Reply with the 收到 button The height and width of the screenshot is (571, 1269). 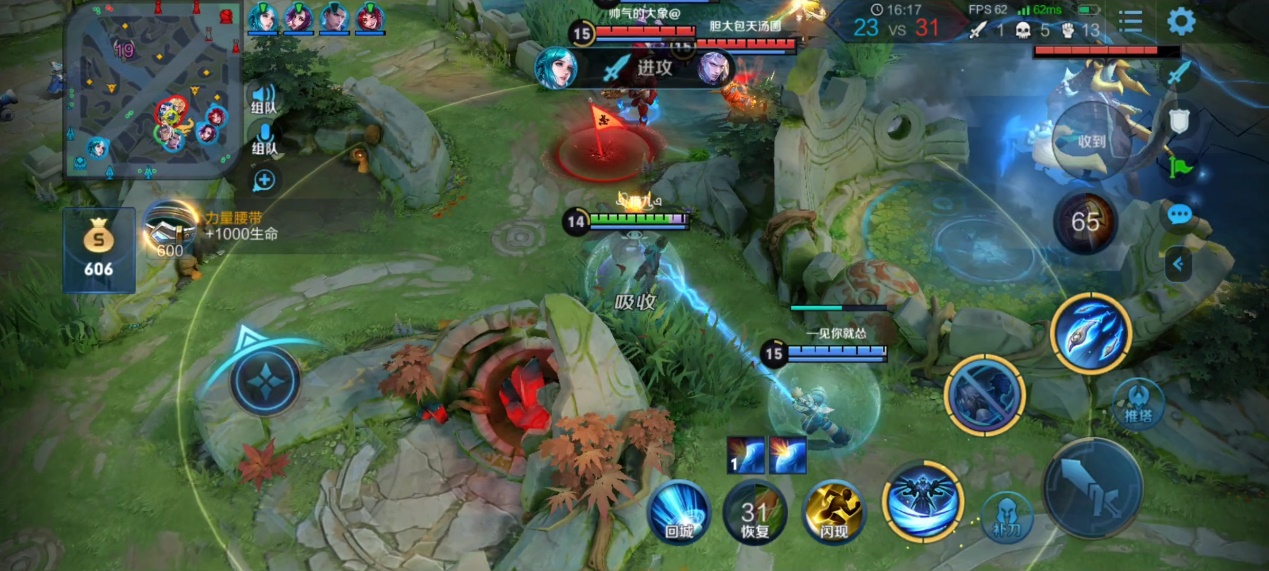pos(1092,141)
